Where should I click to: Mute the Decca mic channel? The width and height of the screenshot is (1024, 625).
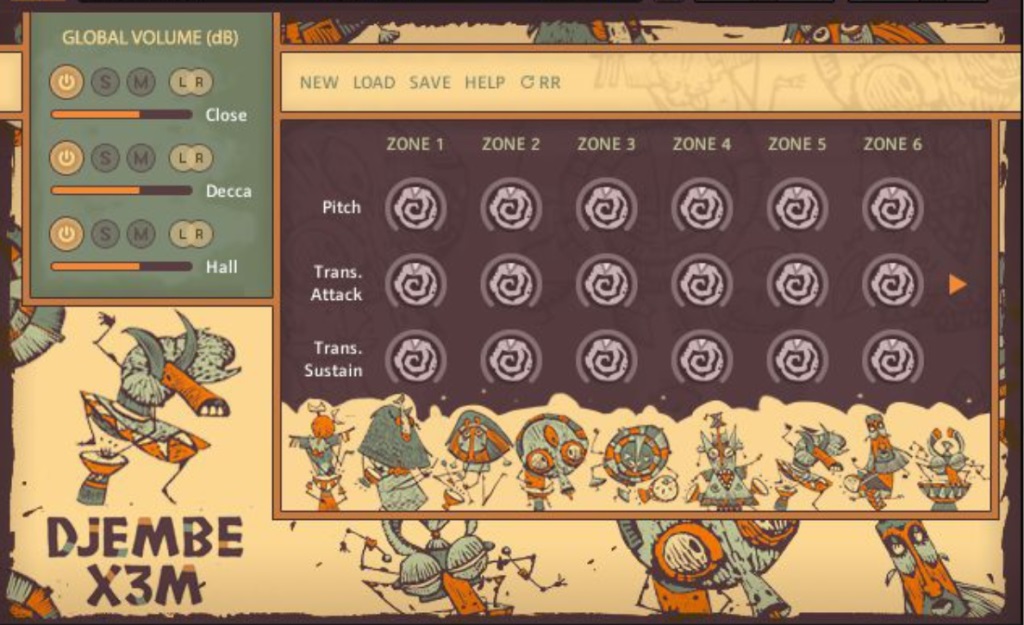[x=140, y=157]
